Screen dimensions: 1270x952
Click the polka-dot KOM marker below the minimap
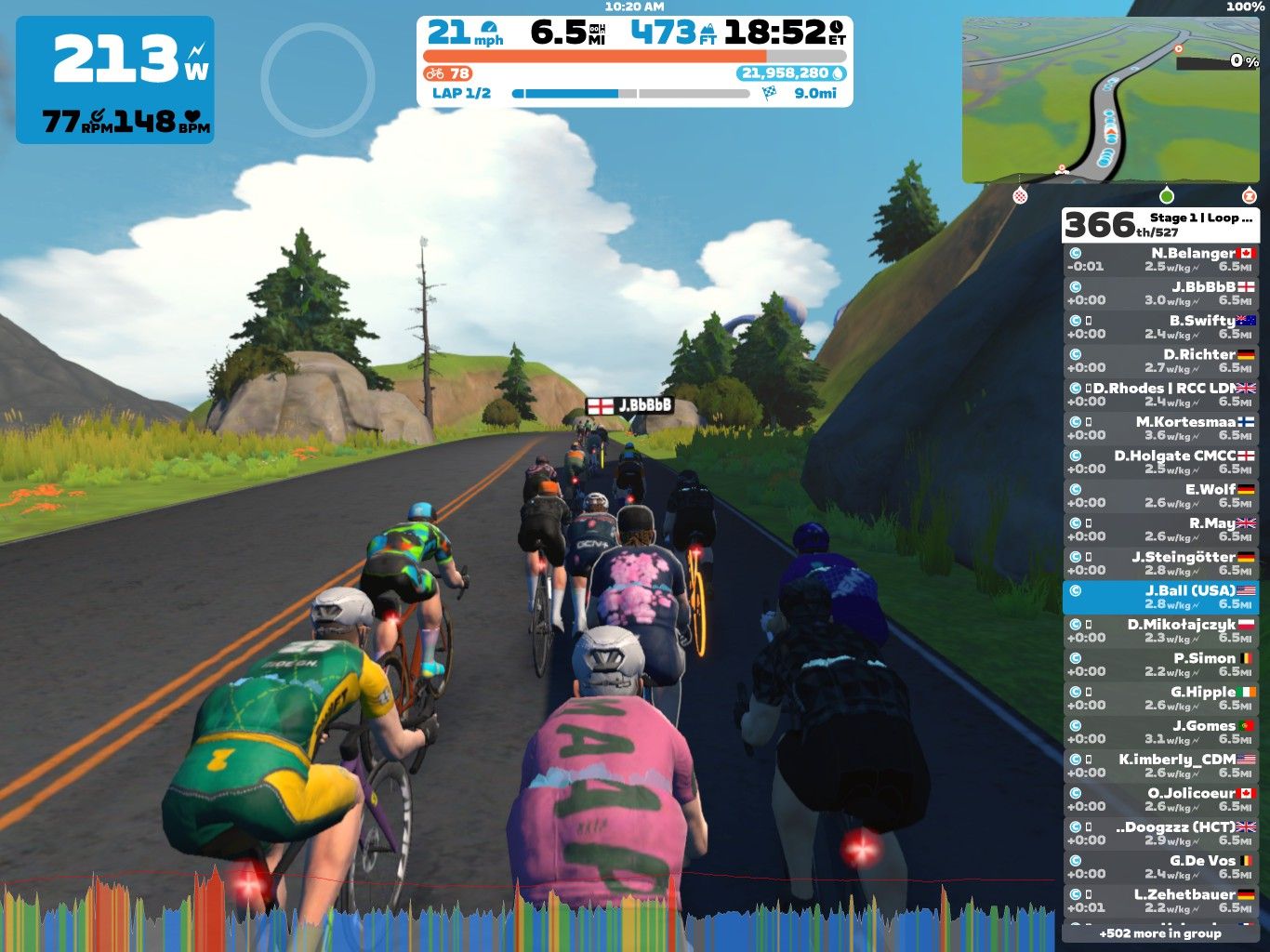1019,197
